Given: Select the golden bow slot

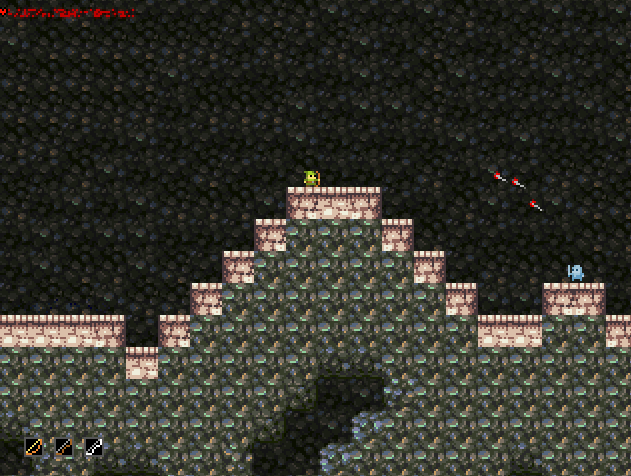Looking at the screenshot, I should click(35, 447).
